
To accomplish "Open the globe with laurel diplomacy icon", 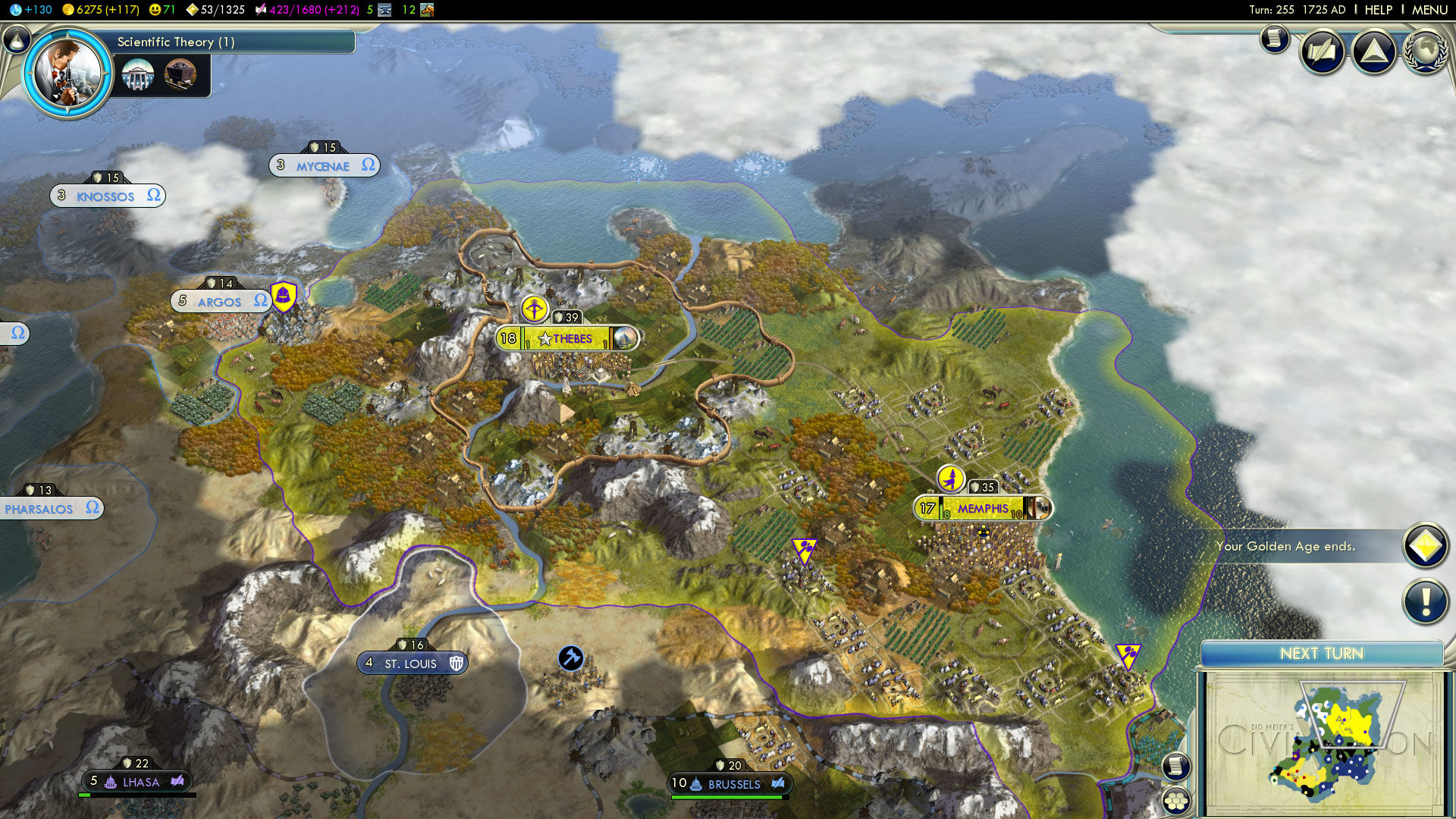I will [1425, 52].
